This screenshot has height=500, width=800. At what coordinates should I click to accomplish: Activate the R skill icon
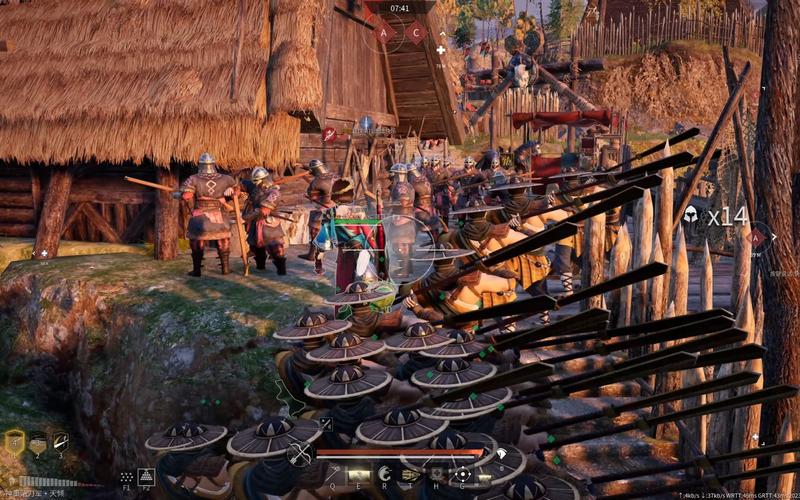pyautogui.click(x=384, y=474)
